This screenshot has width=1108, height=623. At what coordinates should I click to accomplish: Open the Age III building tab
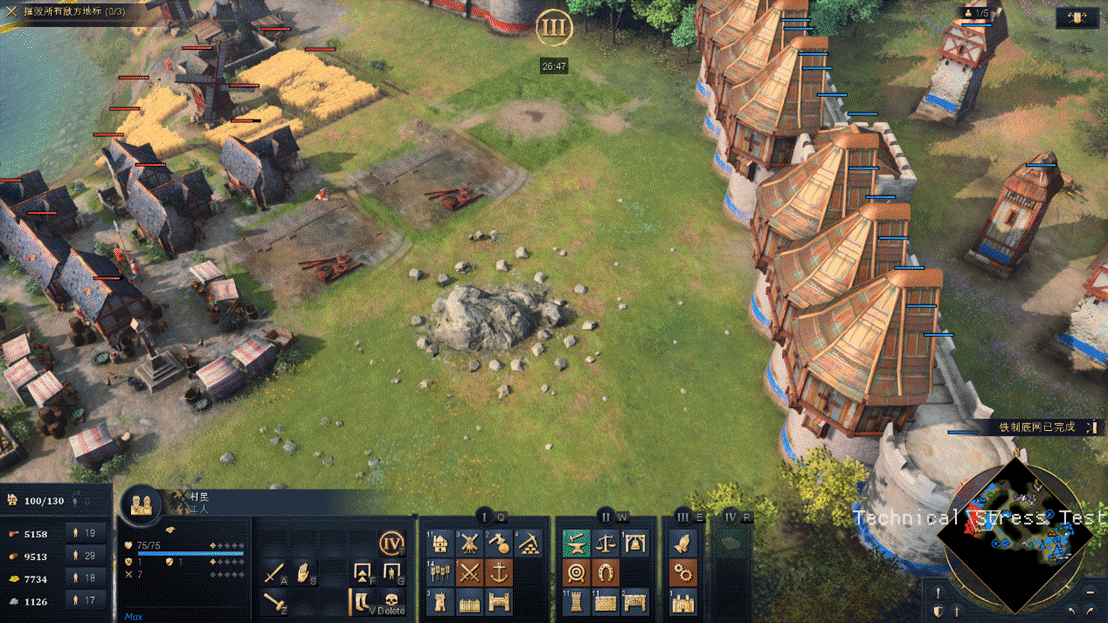click(x=683, y=516)
